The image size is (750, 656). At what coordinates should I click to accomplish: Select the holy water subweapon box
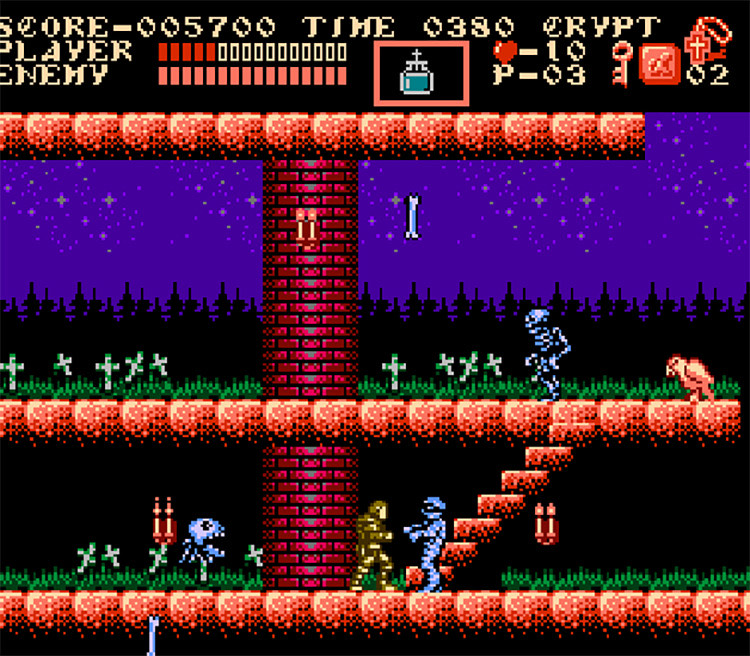pos(421,73)
